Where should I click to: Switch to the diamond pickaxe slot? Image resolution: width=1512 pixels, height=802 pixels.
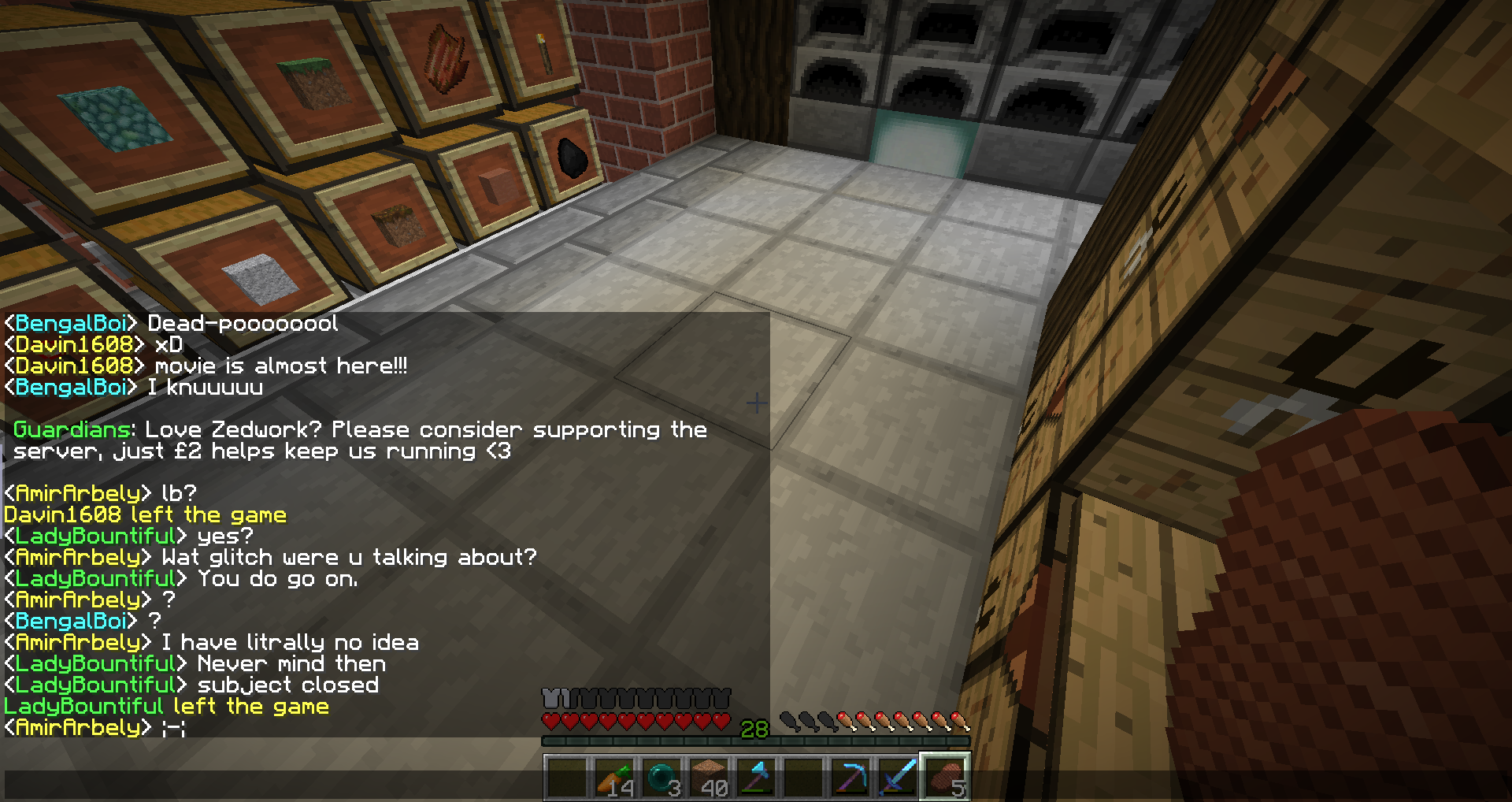pos(850,777)
